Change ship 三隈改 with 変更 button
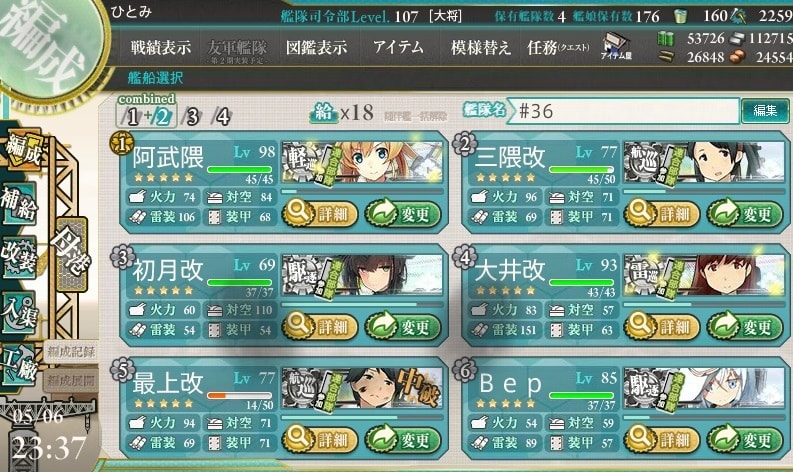The image size is (793, 472). tap(744, 212)
